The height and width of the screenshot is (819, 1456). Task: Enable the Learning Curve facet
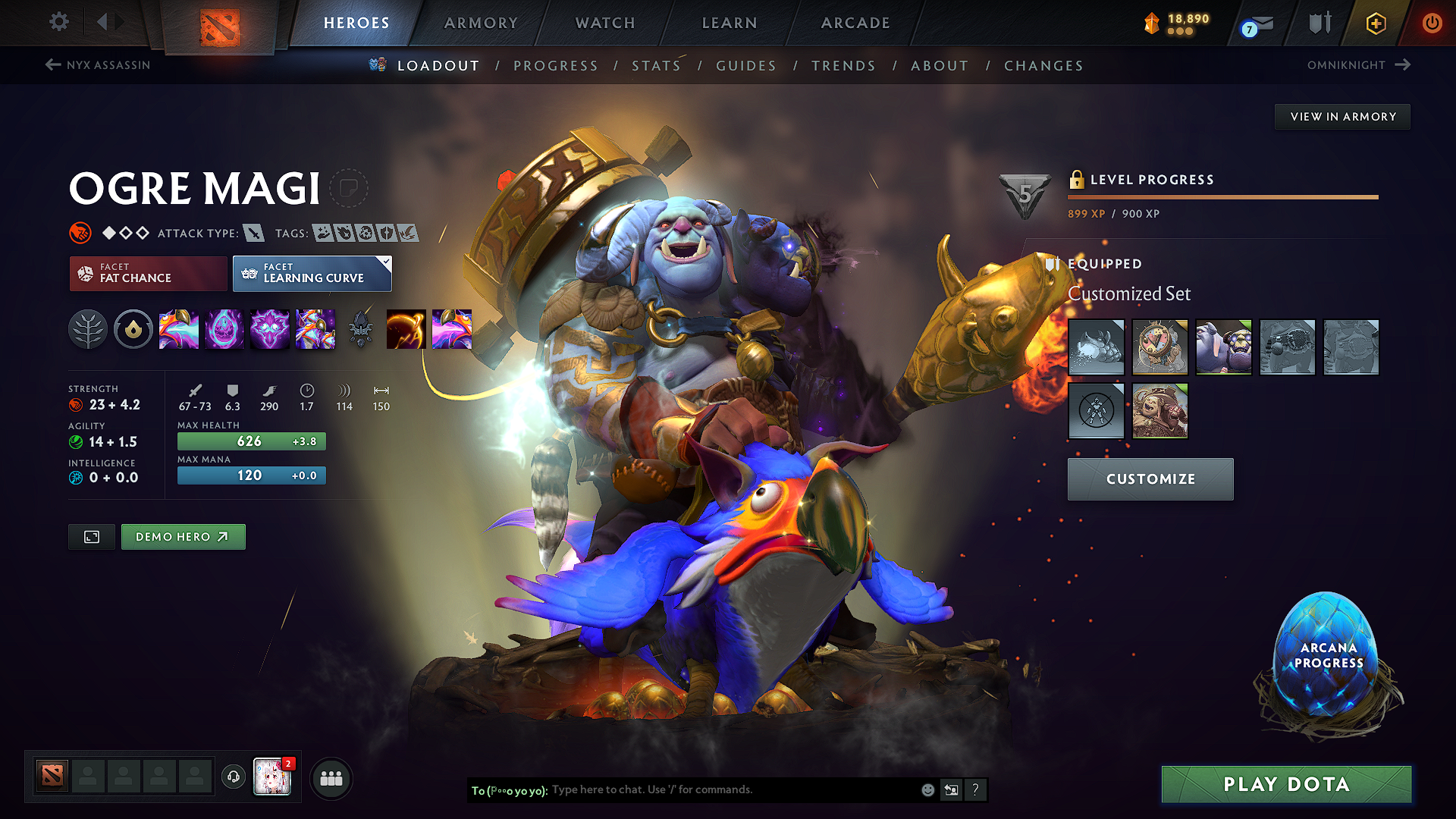pyautogui.click(x=312, y=273)
